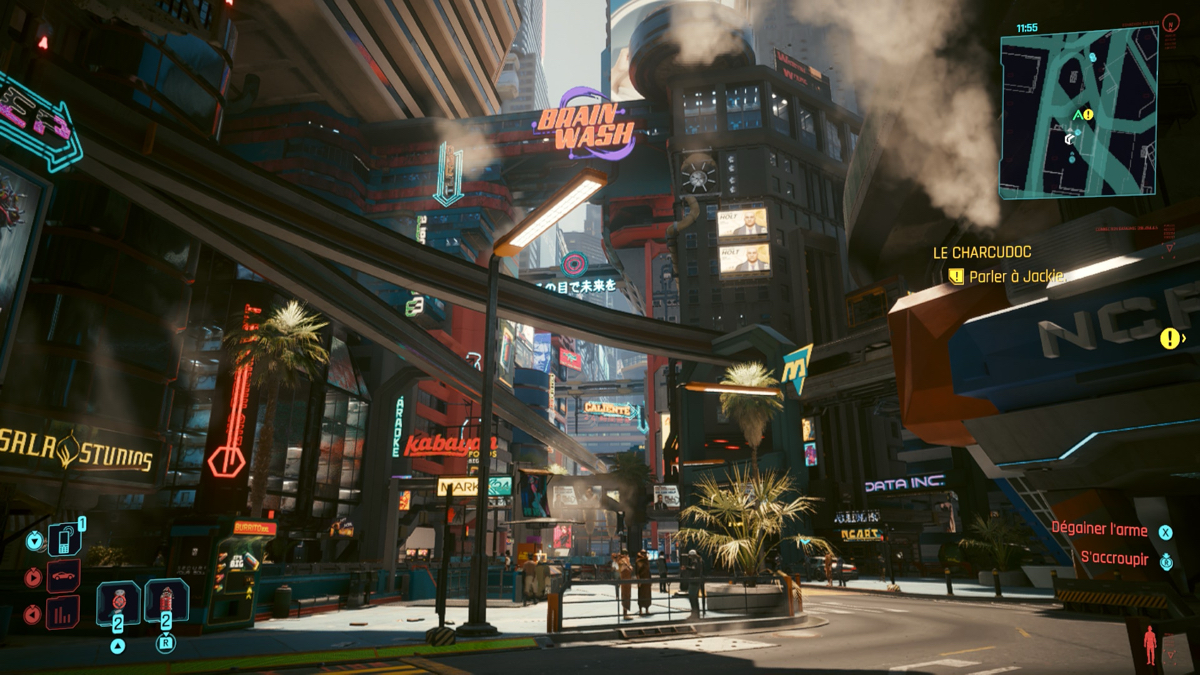Open the radio bars icon
Image resolution: width=1200 pixels, height=675 pixels.
click(63, 611)
